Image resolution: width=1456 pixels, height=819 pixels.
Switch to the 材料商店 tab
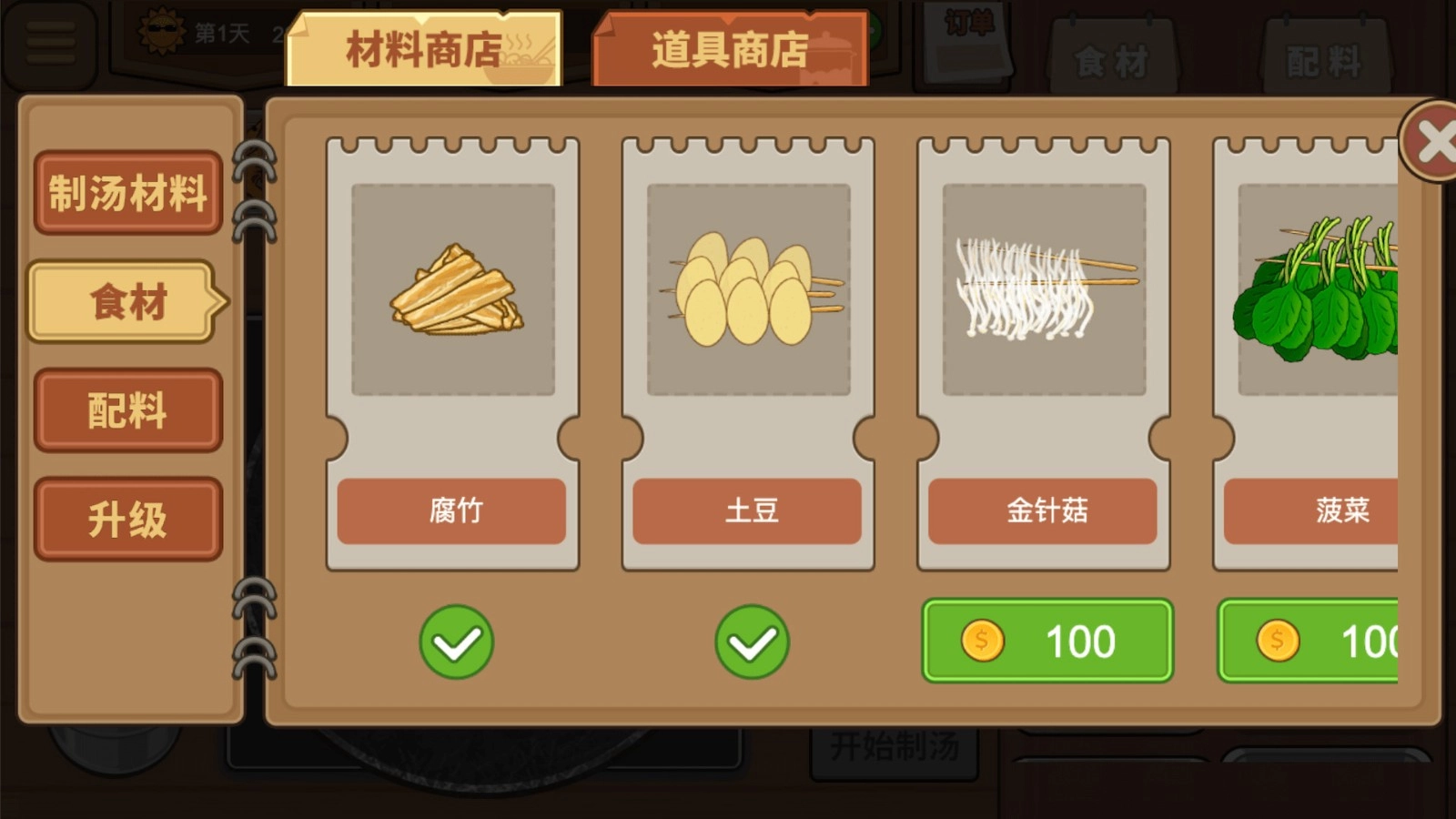click(420, 50)
